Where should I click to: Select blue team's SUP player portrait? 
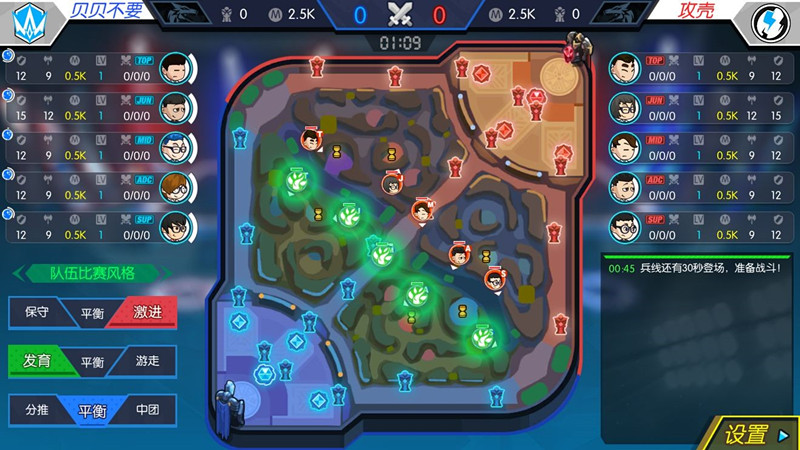pos(175,227)
